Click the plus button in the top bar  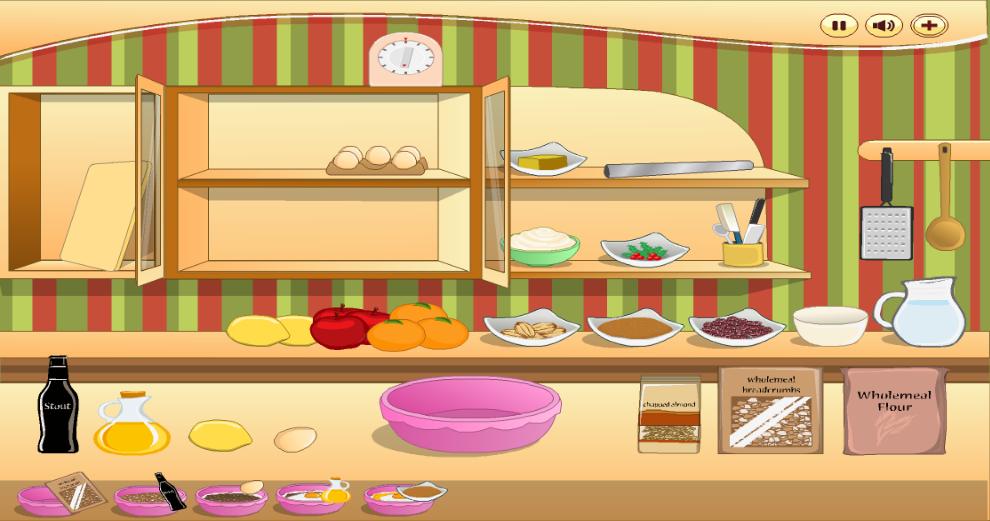pyautogui.click(x=929, y=26)
